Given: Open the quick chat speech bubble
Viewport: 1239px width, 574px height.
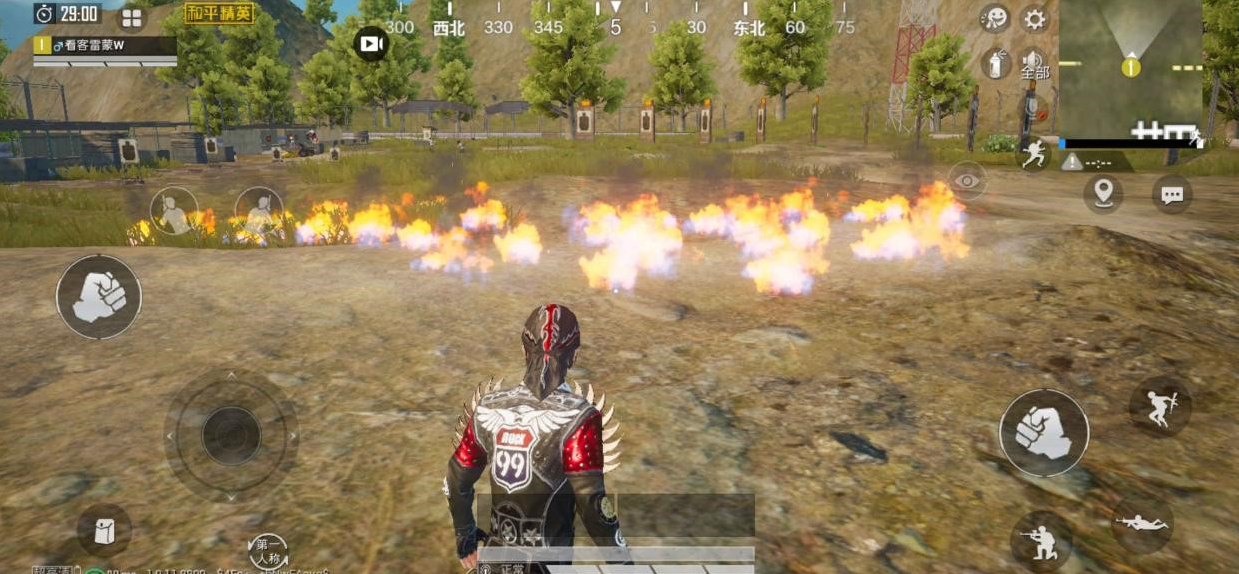Looking at the screenshot, I should tap(1171, 194).
